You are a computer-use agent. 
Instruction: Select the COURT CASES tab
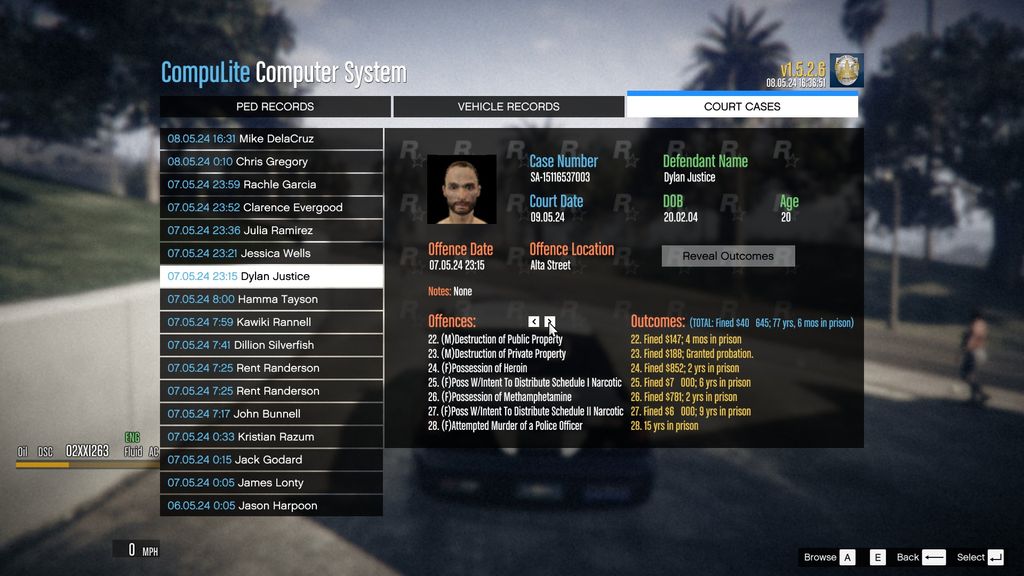(x=742, y=107)
